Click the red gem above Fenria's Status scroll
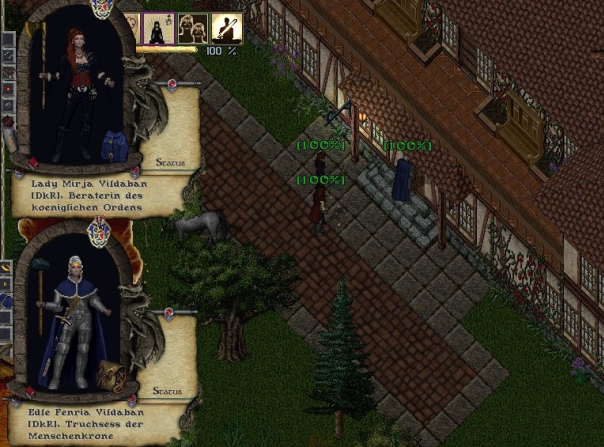 (x=169, y=313)
